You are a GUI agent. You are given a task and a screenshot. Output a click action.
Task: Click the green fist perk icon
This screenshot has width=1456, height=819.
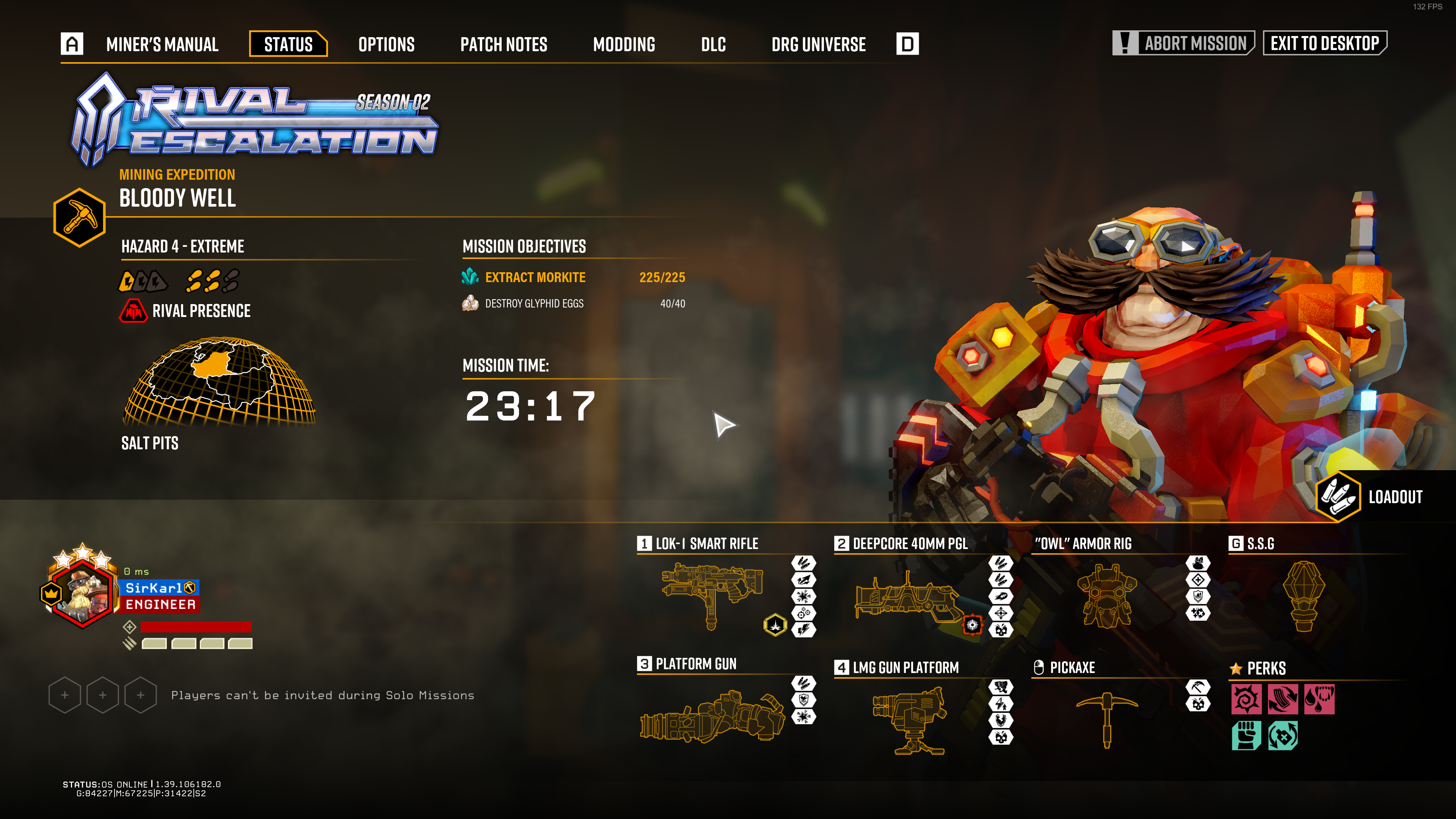click(x=1246, y=735)
